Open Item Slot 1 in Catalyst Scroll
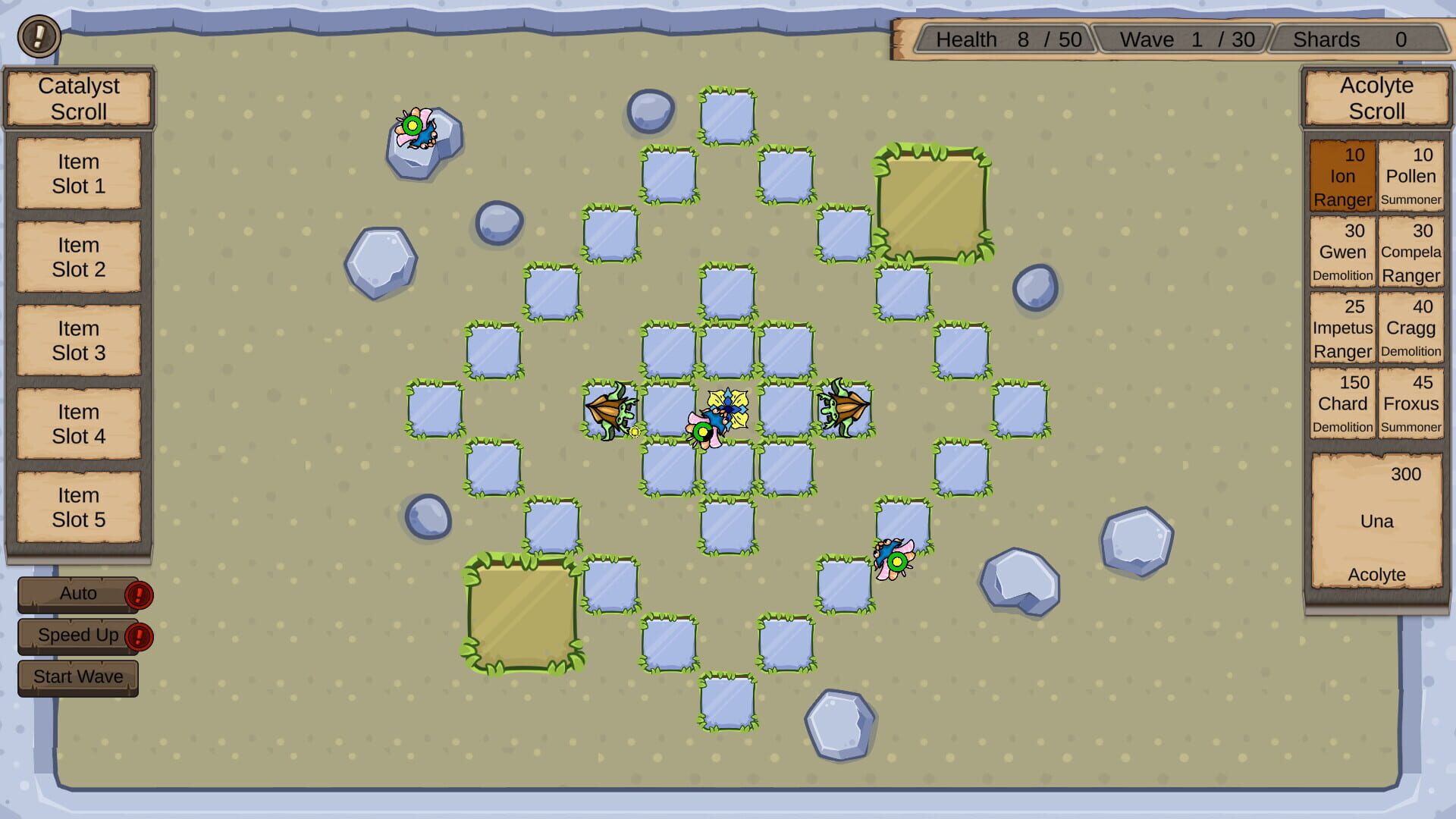The height and width of the screenshot is (819, 1456). [x=78, y=174]
